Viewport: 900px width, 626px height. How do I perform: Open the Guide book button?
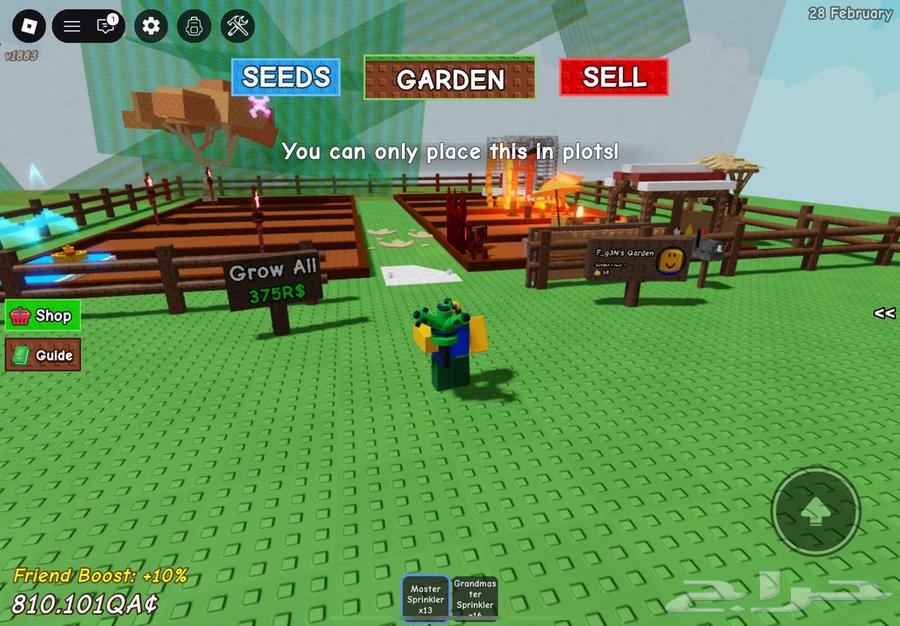(43, 355)
